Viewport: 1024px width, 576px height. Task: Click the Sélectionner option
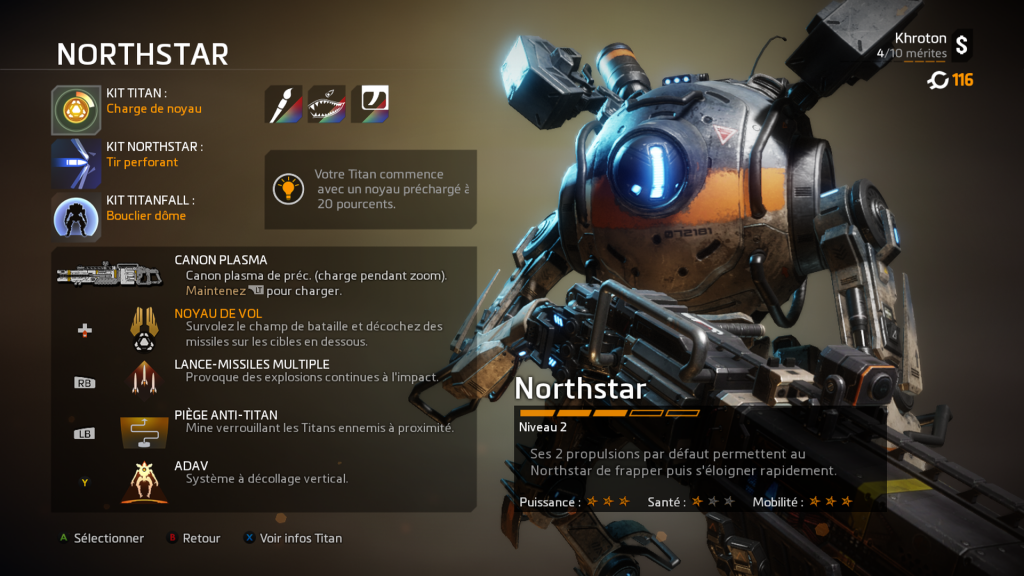point(101,538)
